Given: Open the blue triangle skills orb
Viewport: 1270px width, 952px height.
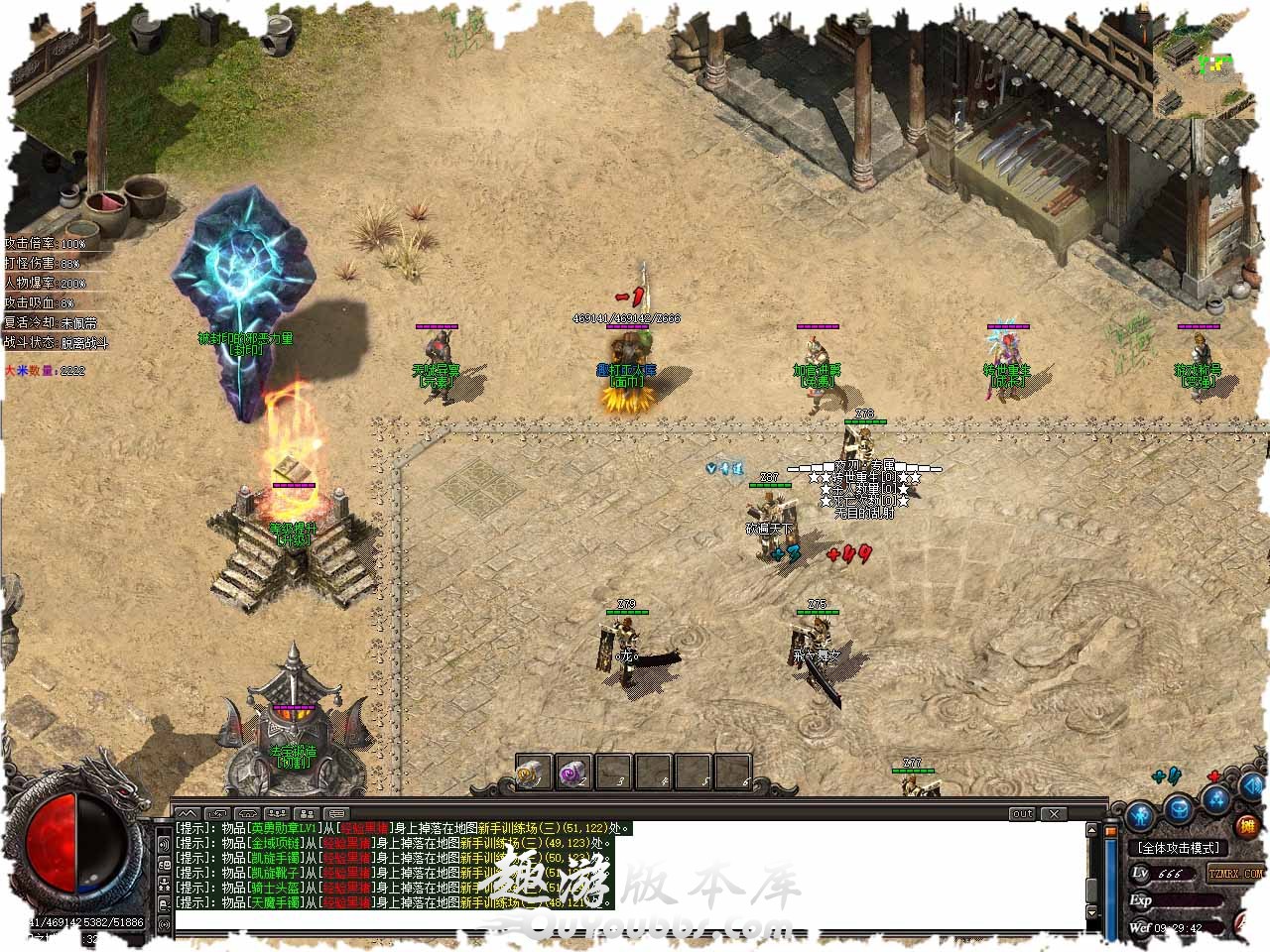Looking at the screenshot, I should 1216,801.
